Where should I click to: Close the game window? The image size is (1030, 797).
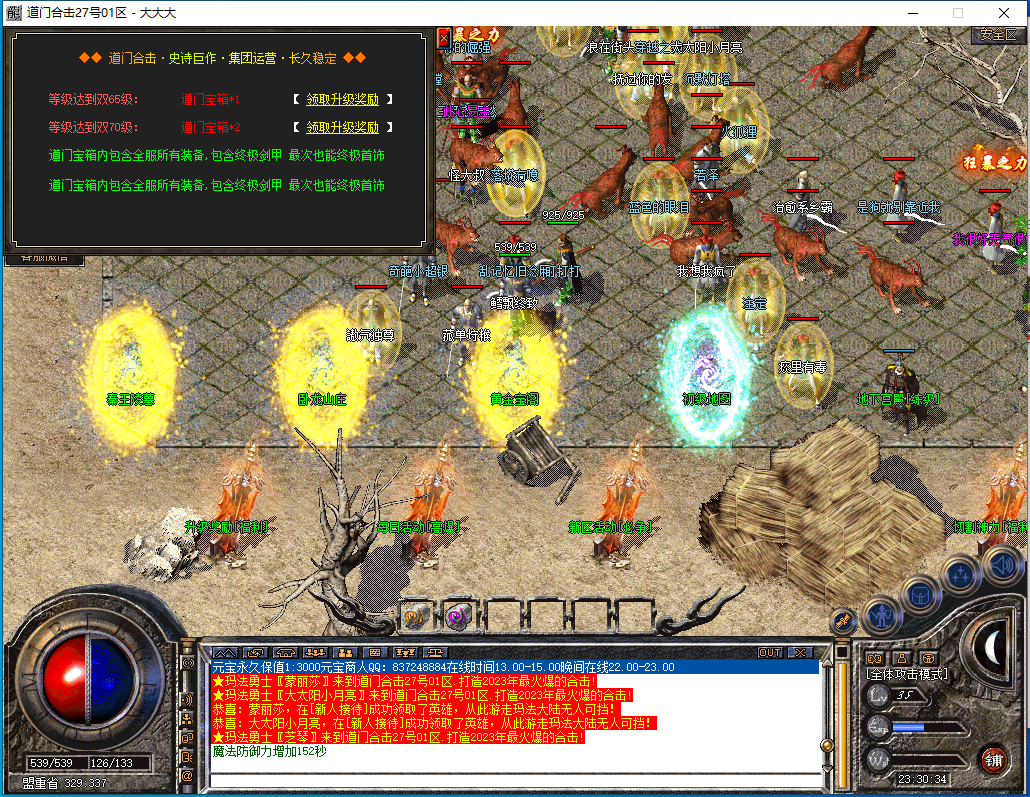point(1004,13)
